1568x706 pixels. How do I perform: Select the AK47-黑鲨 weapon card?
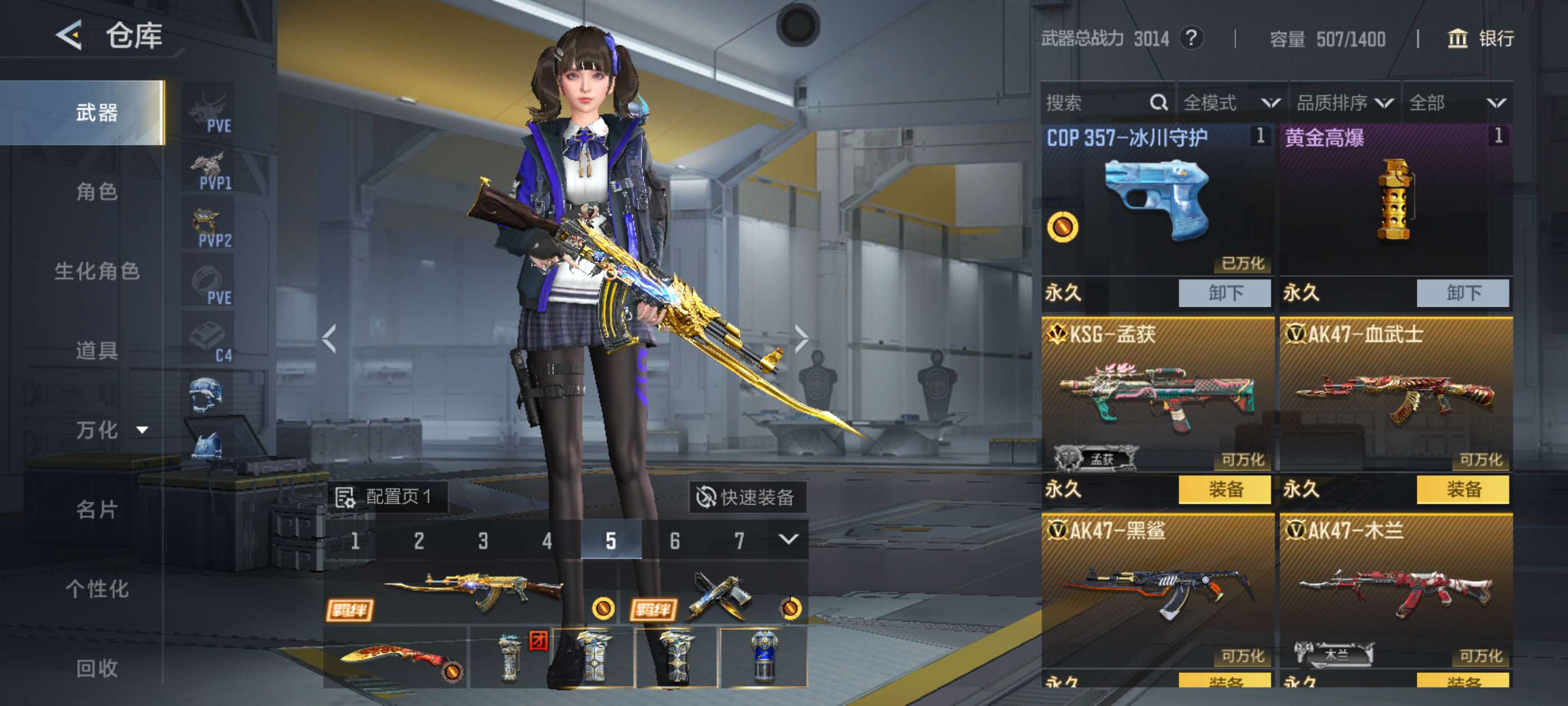click(1156, 591)
